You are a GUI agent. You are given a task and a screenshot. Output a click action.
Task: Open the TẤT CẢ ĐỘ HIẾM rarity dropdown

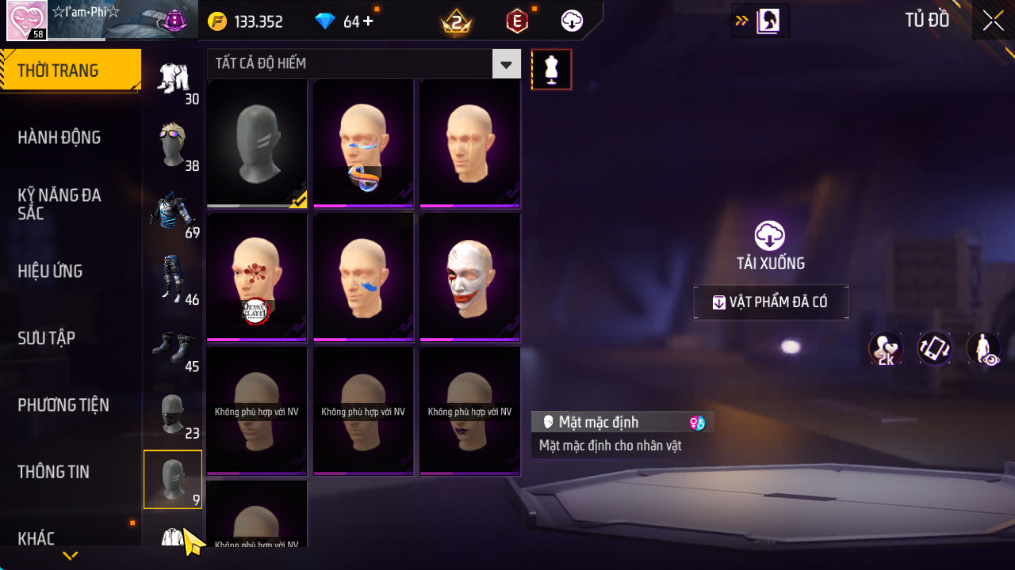(x=506, y=64)
